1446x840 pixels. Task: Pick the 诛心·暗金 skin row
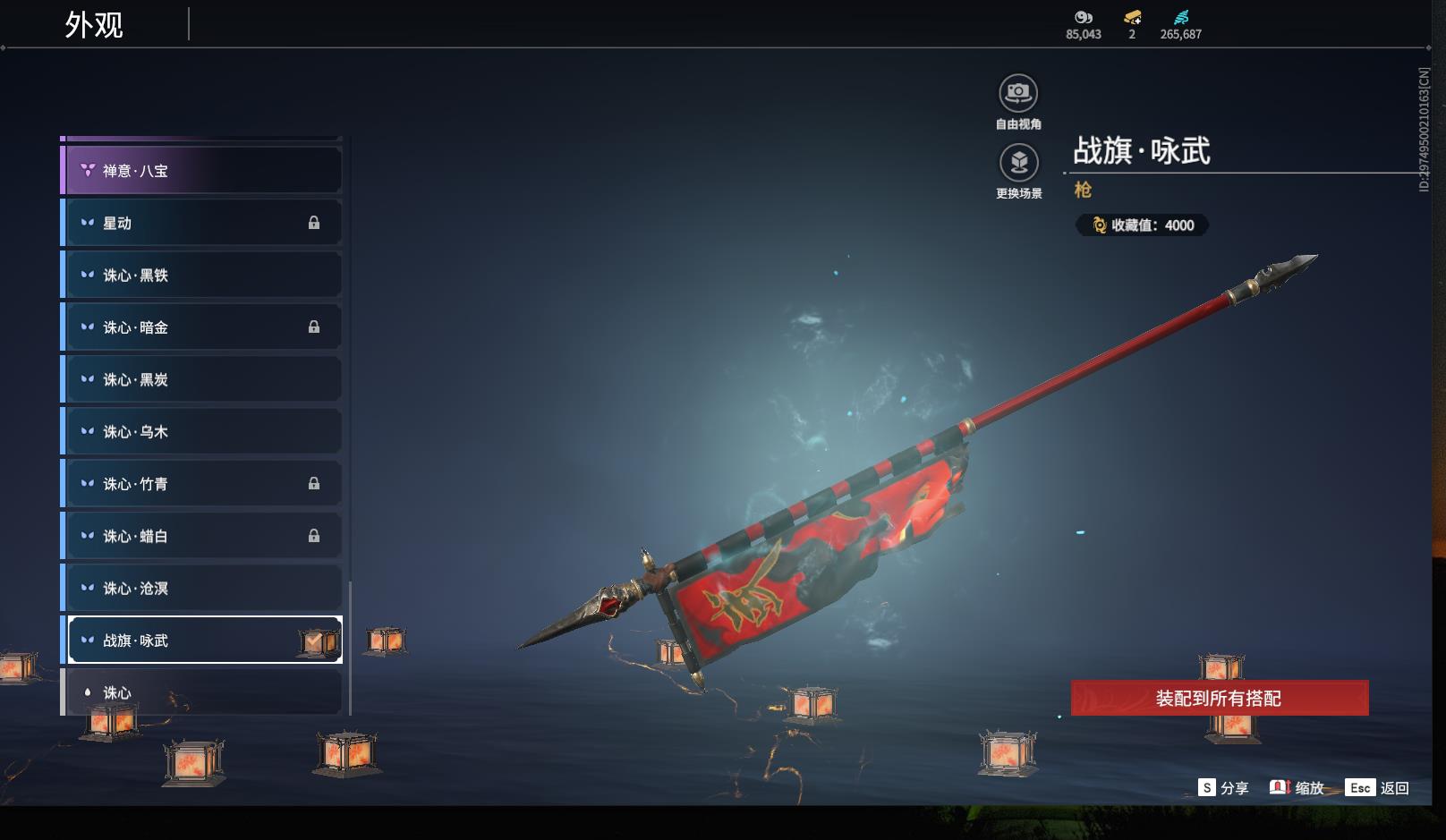pos(203,327)
